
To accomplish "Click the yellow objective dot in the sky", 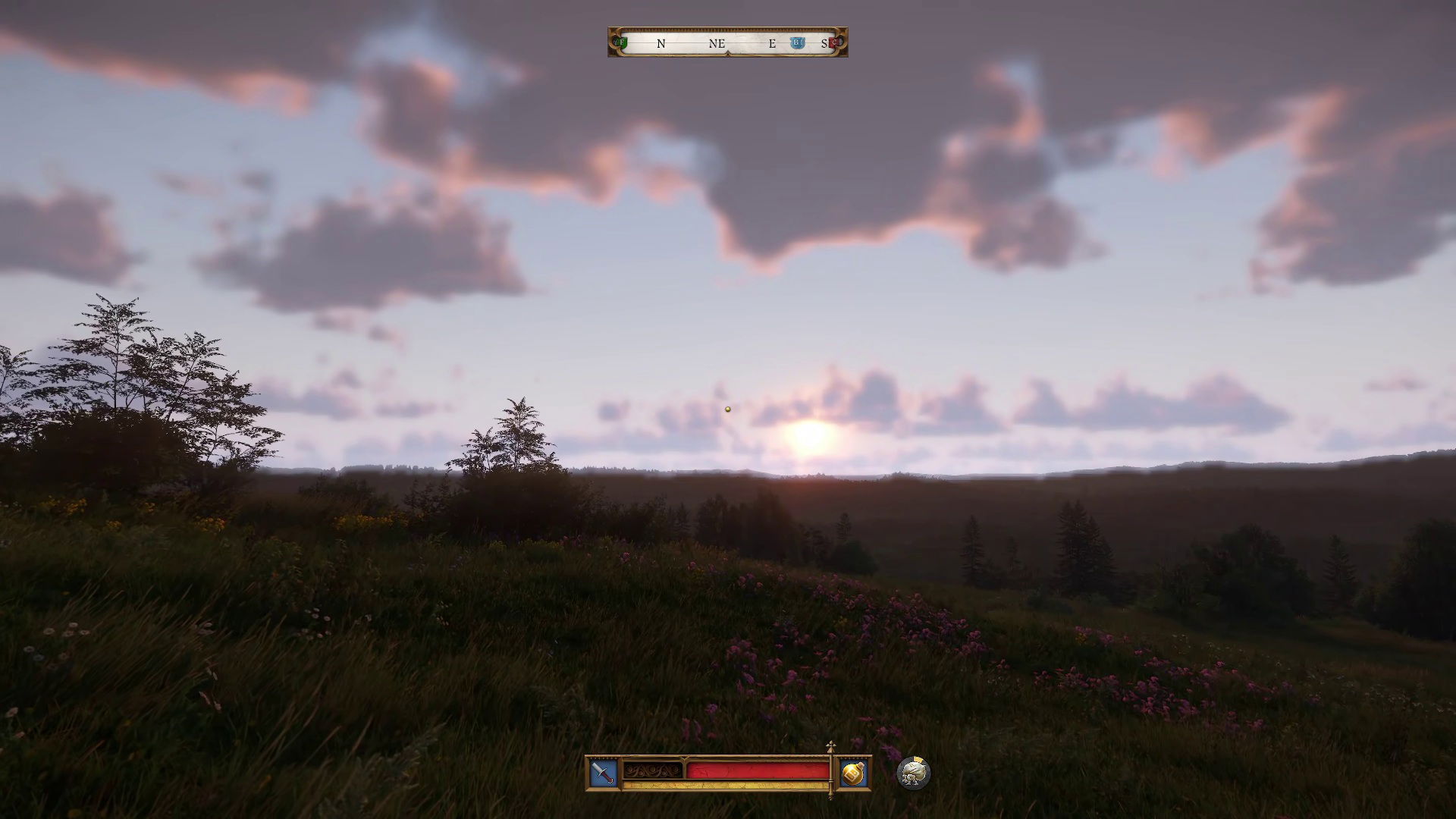I will tap(727, 408).
